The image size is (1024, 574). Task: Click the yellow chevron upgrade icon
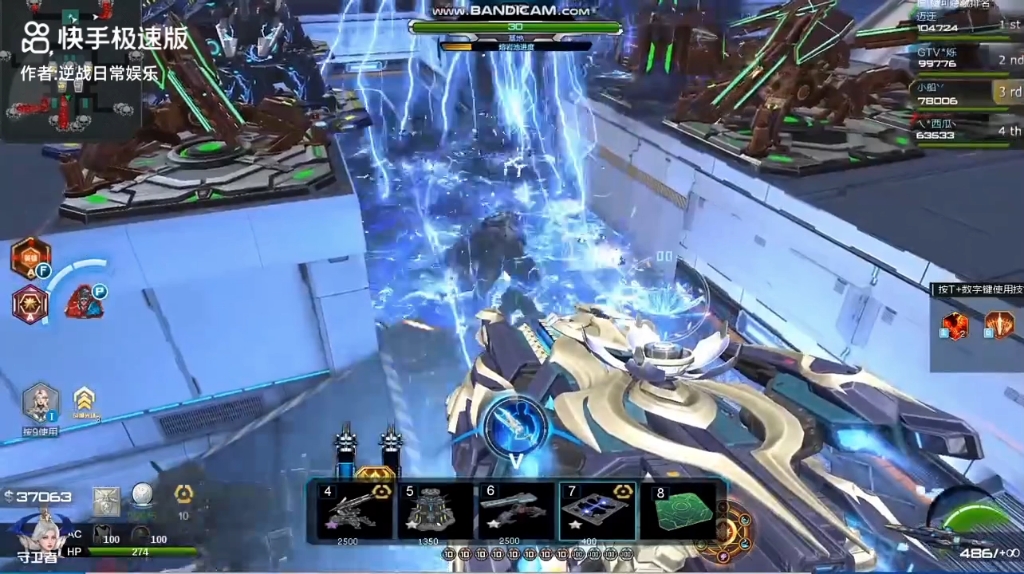click(x=84, y=400)
